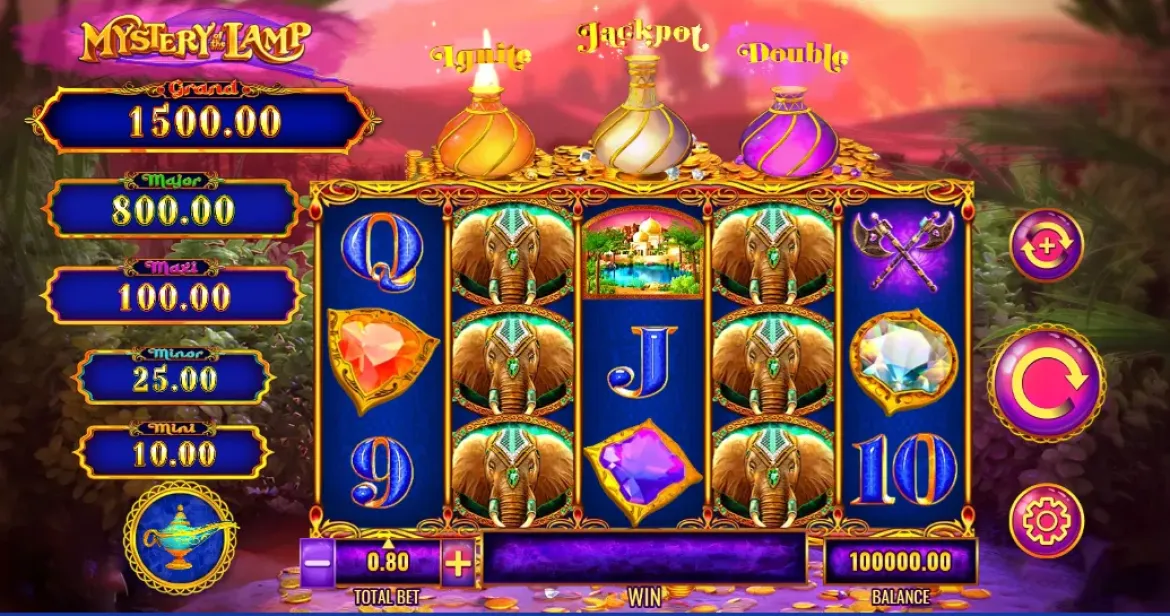The width and height of the screenshot is (1170, 616).
Task: Open the autoplay spin options
Action: (1046, 246)
